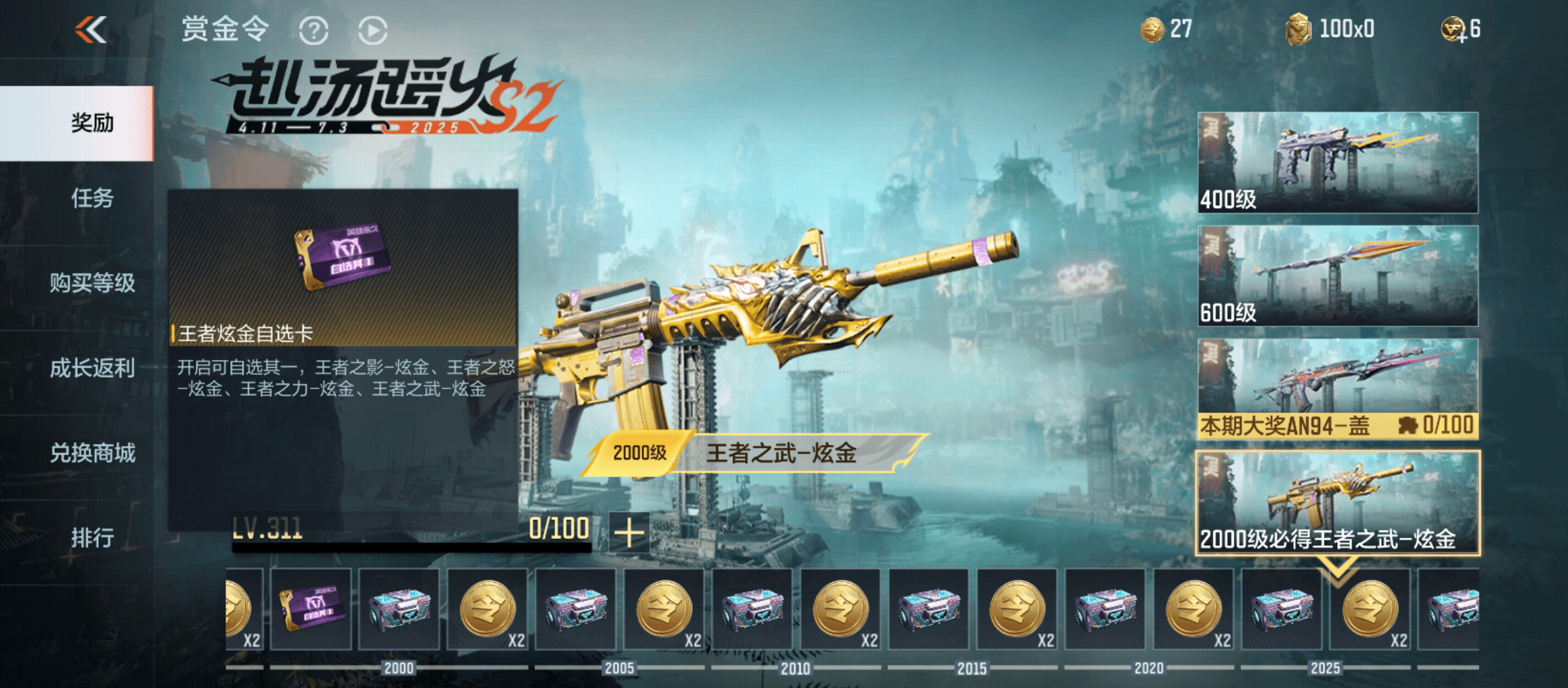
Task: Open the 任务 missions tab
Action: pyautogui.click(x=92, y=198)
